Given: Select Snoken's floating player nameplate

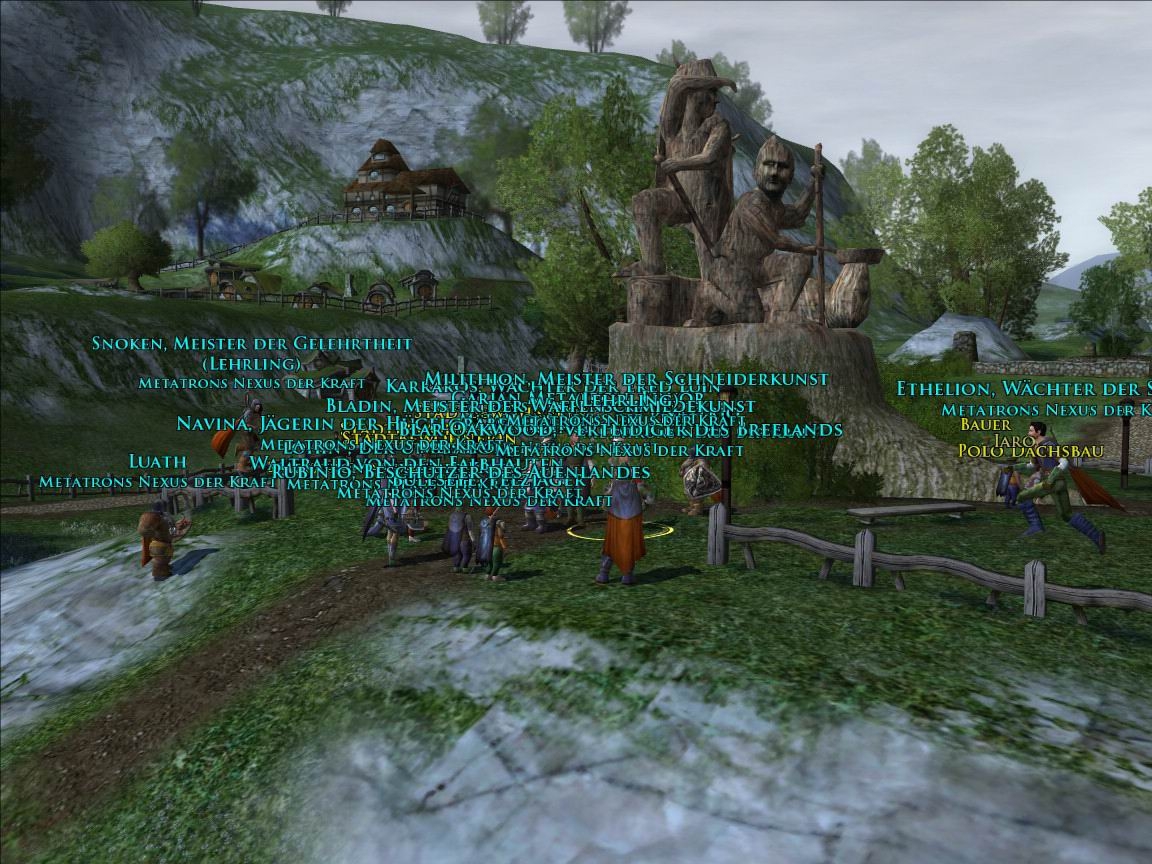Looking at the screenshot, I should click(x=251, y=344).
